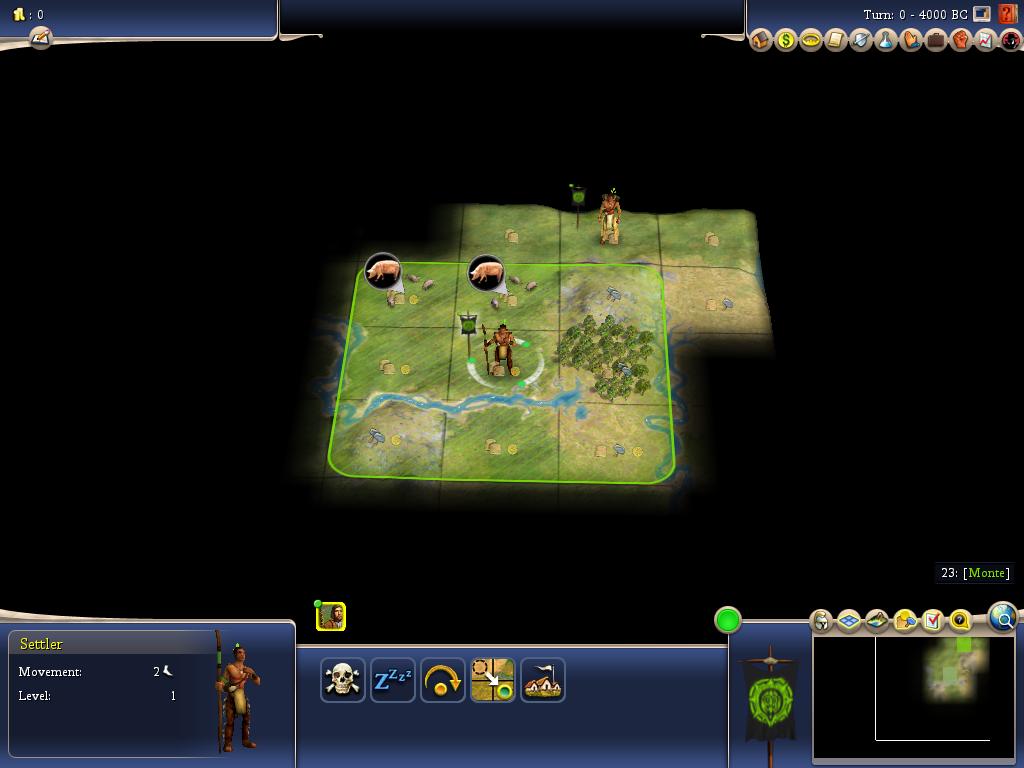Open the info screen graph icon
This screenshot has height=768, width=1024.
click(985, 41)
